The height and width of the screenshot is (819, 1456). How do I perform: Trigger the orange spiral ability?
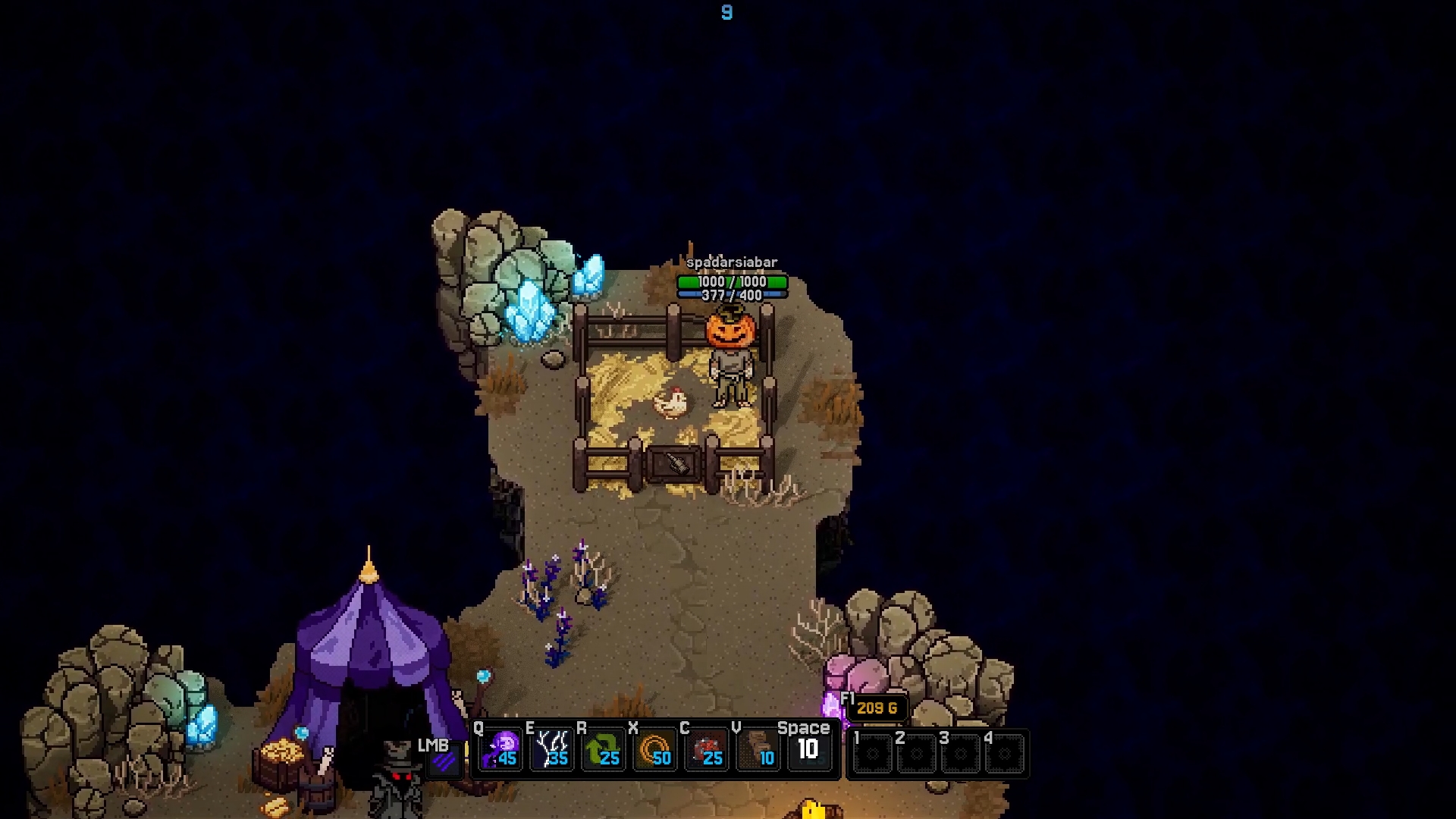click(656, 749)
